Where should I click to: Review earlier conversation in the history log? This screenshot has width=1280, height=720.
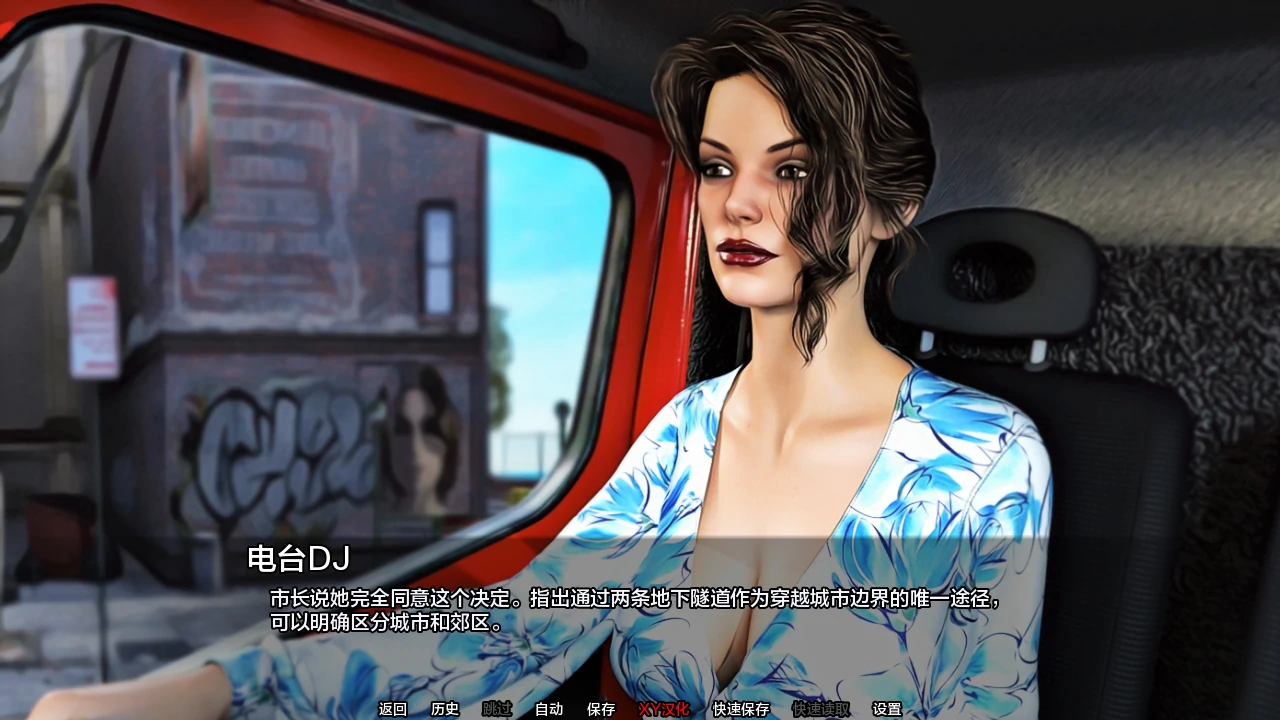443,709
